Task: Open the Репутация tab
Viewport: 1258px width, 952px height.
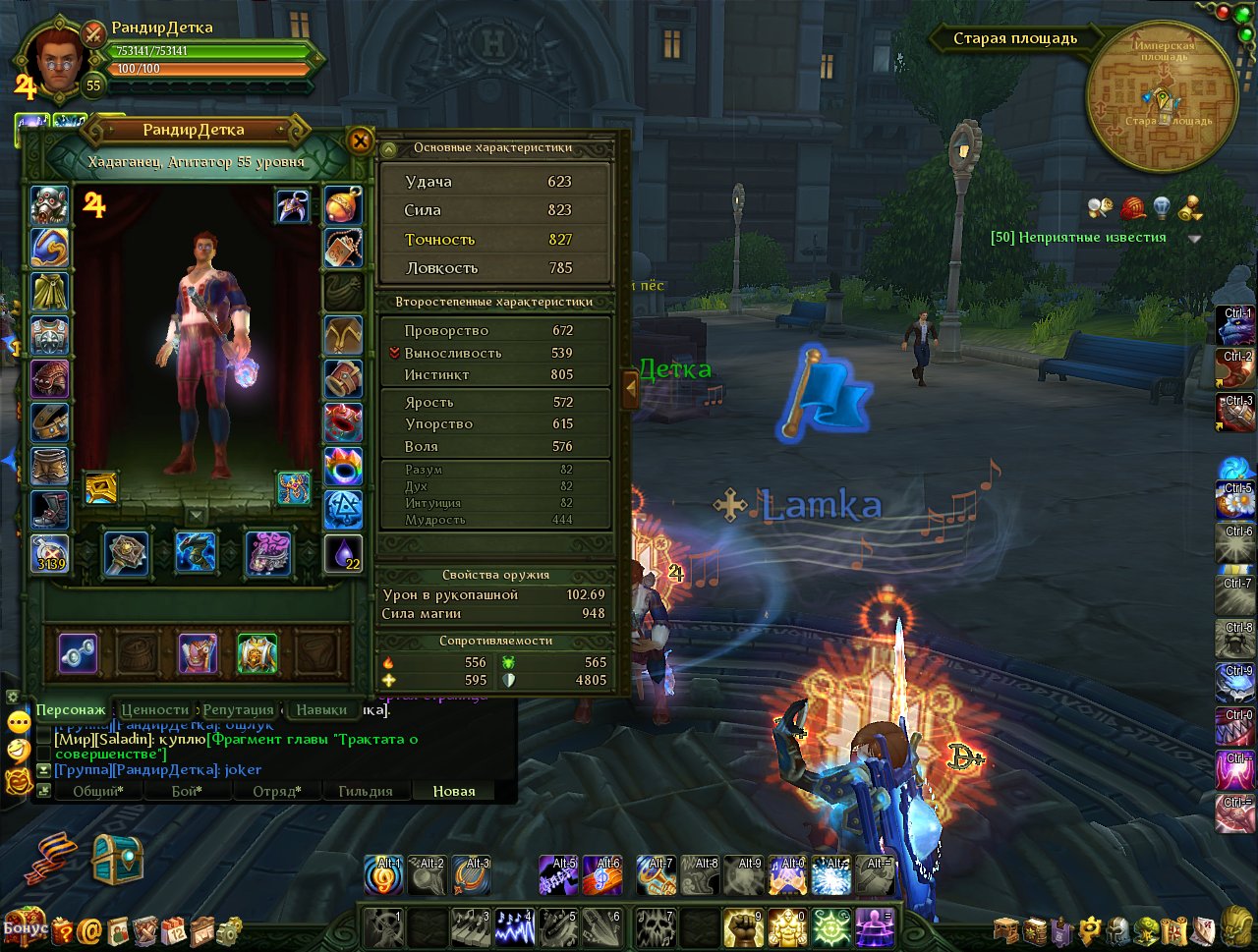Action: [x=239, y=709]
